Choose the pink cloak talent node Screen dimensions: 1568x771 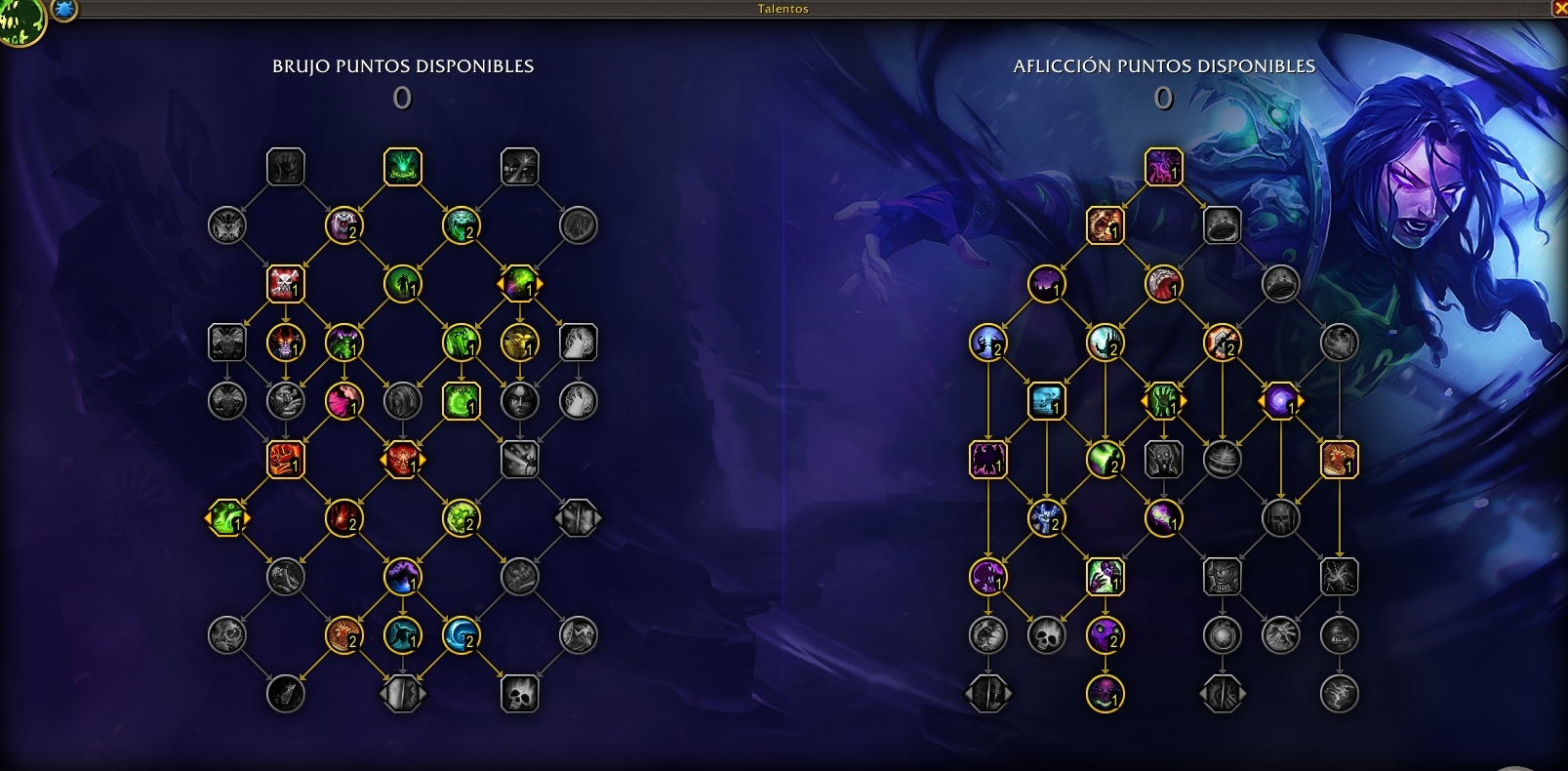tap(343, 401)
